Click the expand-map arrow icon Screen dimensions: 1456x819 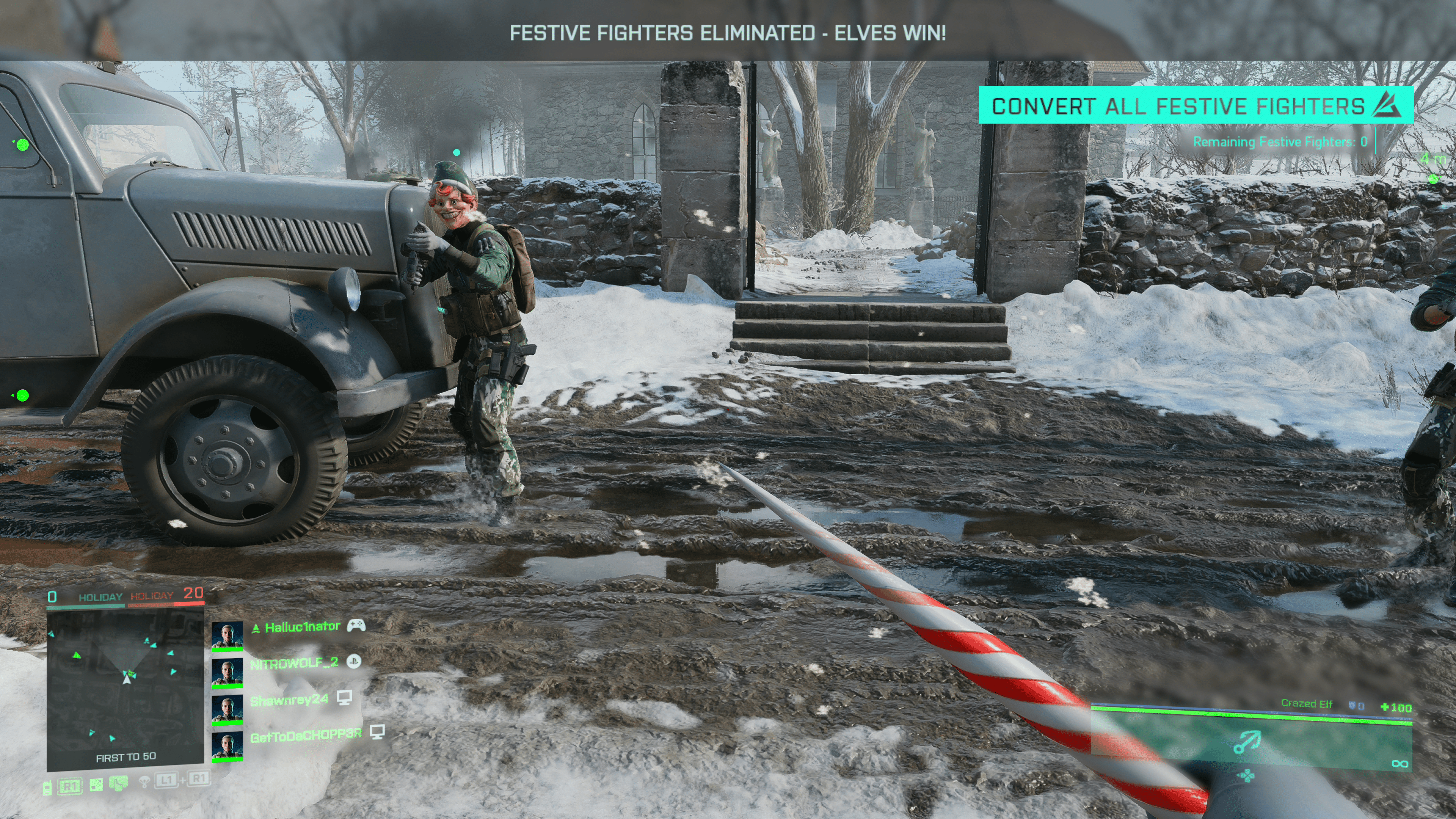click(x=96, y=785)
